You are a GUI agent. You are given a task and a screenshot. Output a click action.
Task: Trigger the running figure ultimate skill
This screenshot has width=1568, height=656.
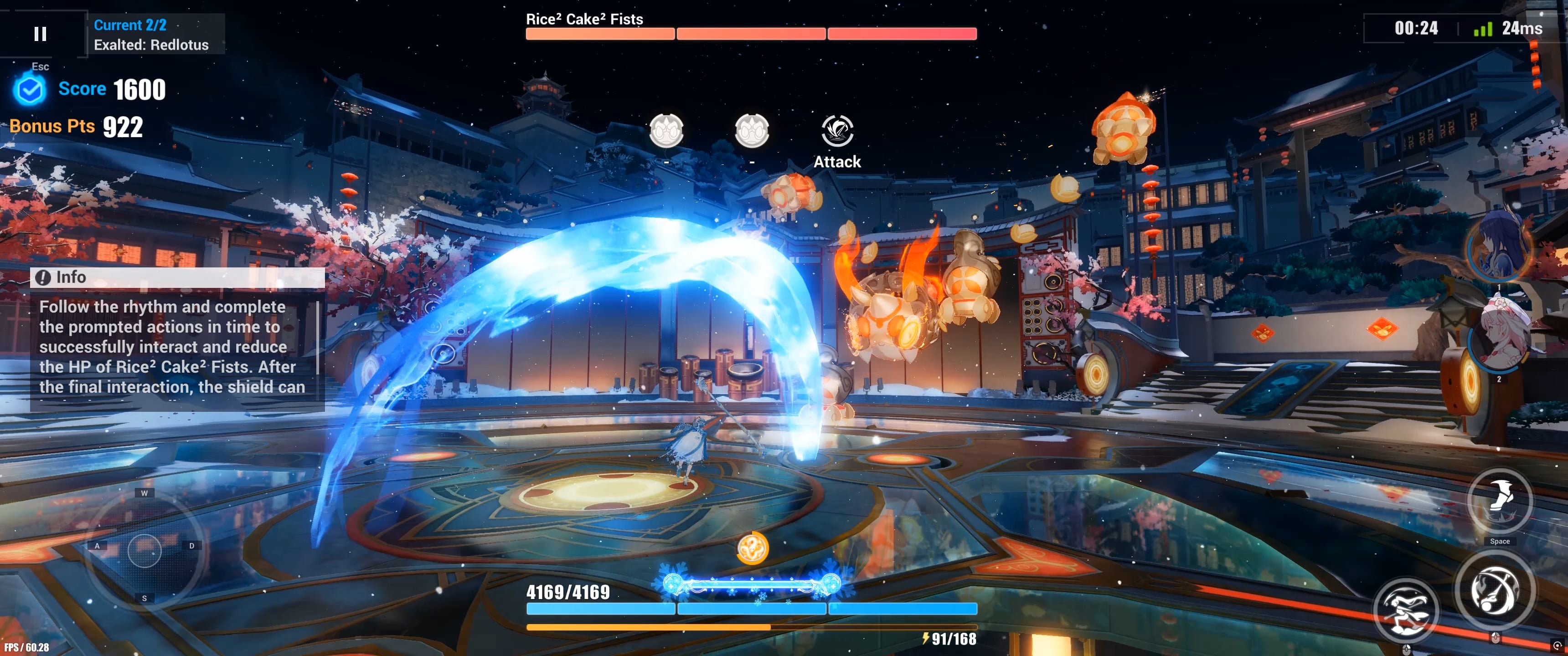point(1406,610)
